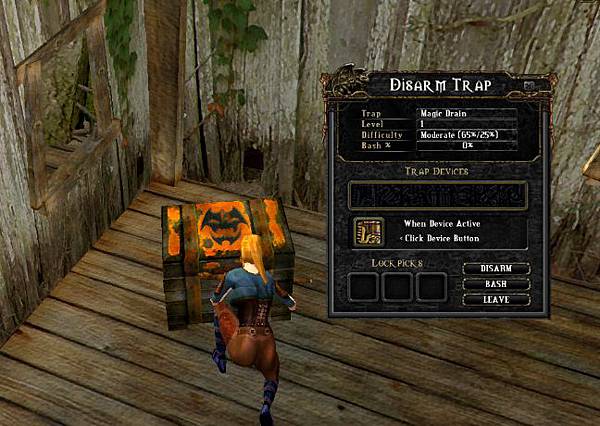The image size is (600, 426).
Task: Click the trap device button icon
Action: pyautogui.click(x=368, y=232)
